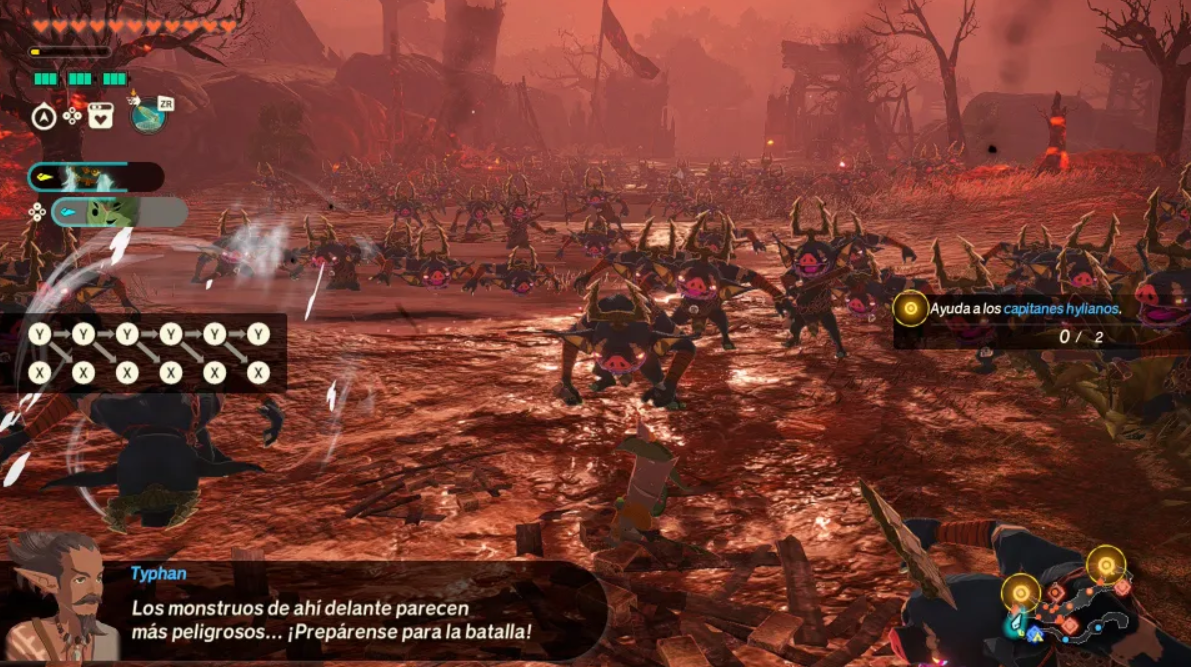Activate the ZR special ability icon
1191x667 pixels.
(x=150, y=114)
